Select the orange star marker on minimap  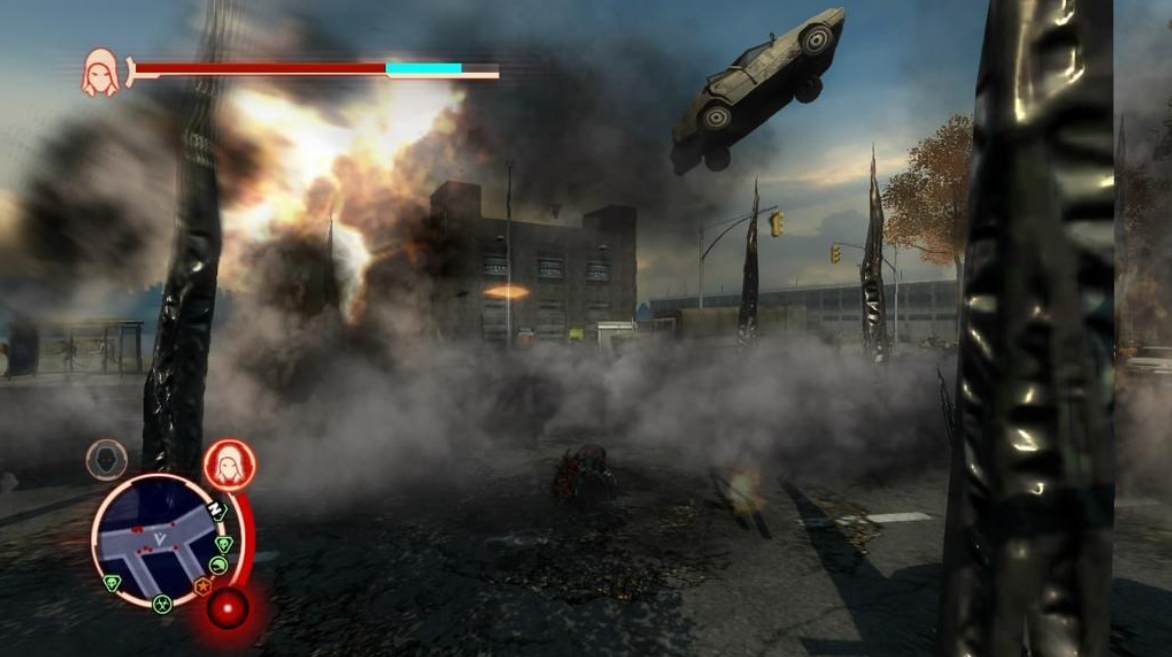(202, 587)
